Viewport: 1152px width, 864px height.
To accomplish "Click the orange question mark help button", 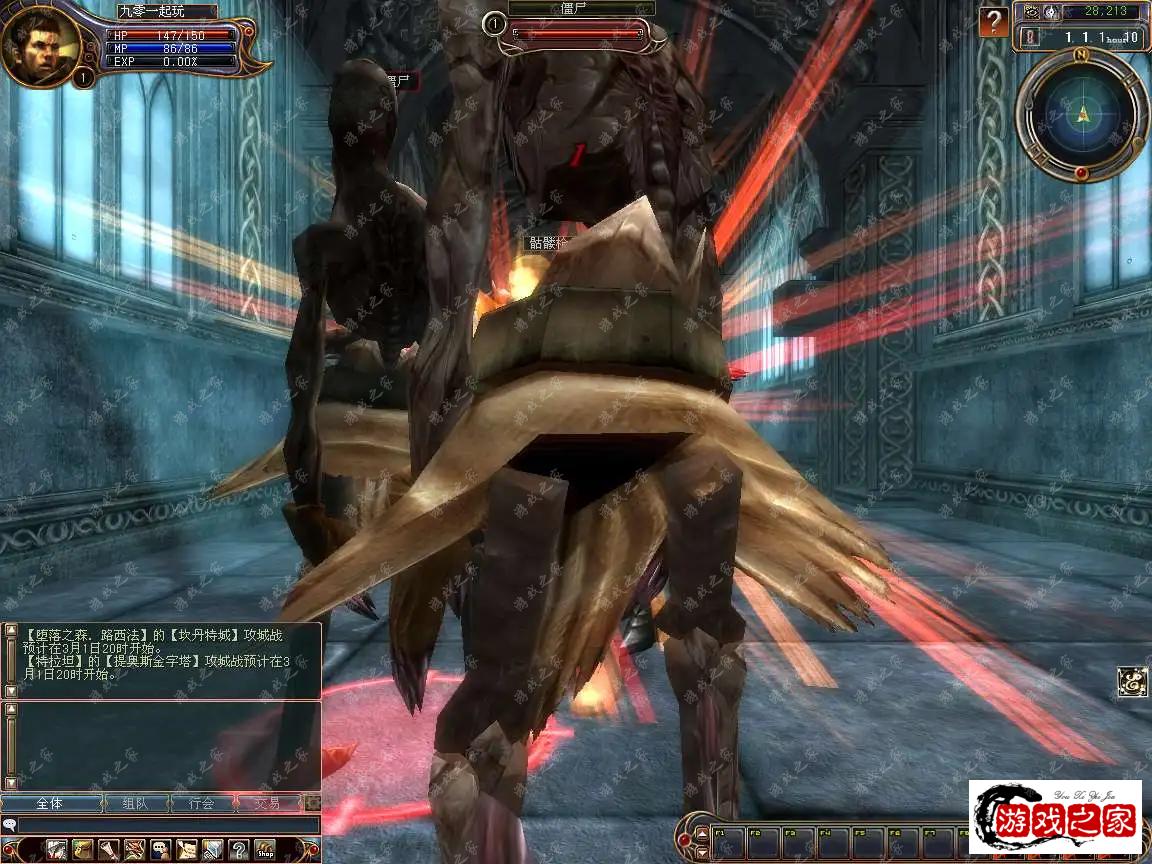I will click(x=993, y=22).
